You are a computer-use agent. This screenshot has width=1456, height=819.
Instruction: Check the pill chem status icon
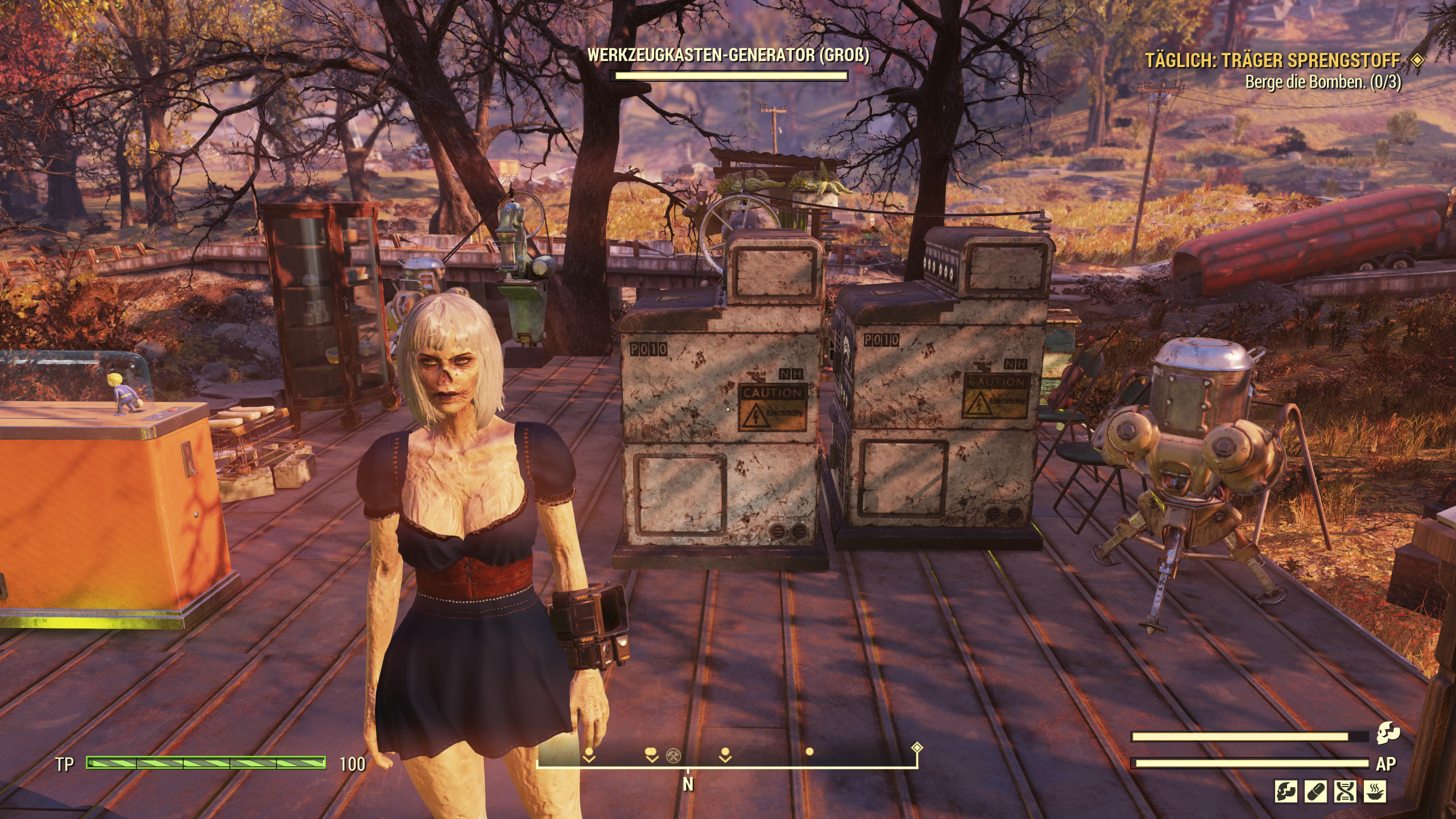coord(1316,791)
